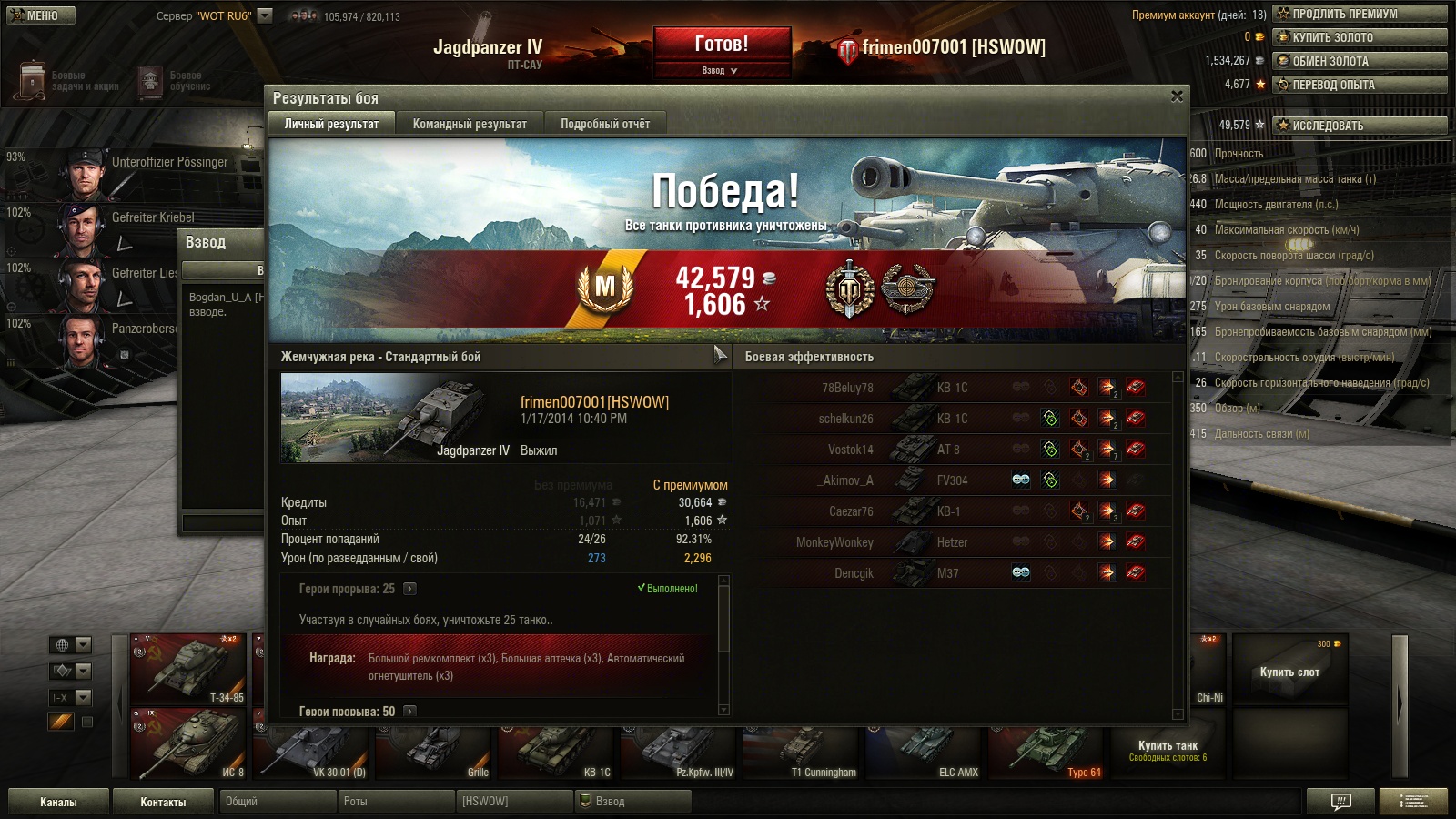Click Купить слот to buy a slot
The height and width of the screenshot is (819, 1456).
pyautogui.click(x=1289, y=672)
